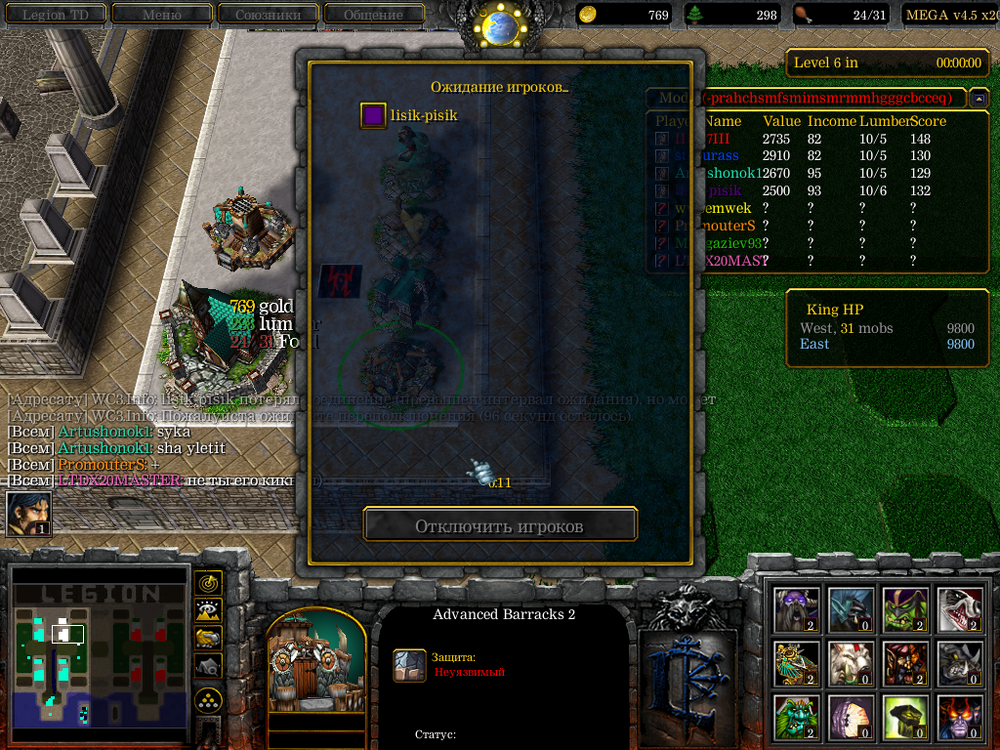Viewport: 1000px width, 750px height.
Task: Choose the green orc with purple hood icon
Action: 905,609
